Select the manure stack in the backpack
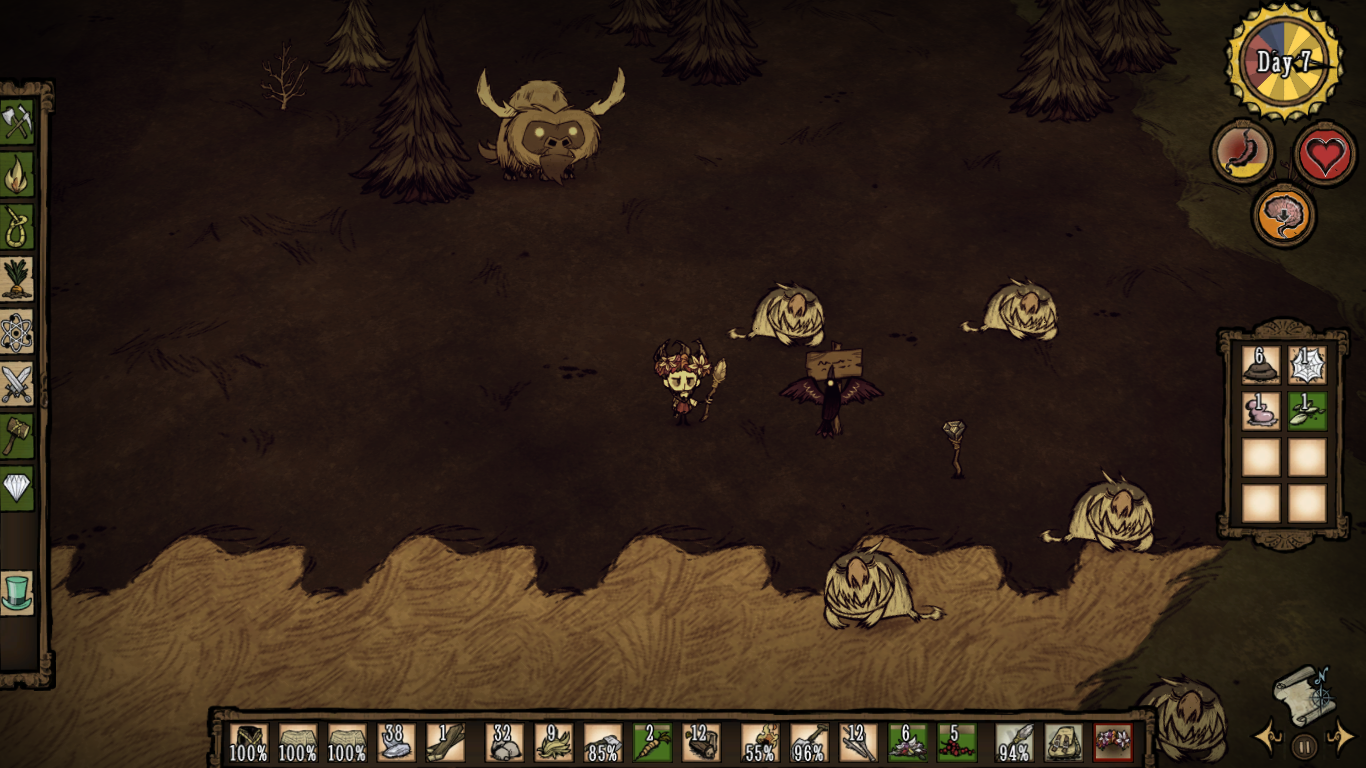This screenshot has height=768, width=1366. (x=1261, y=365)
